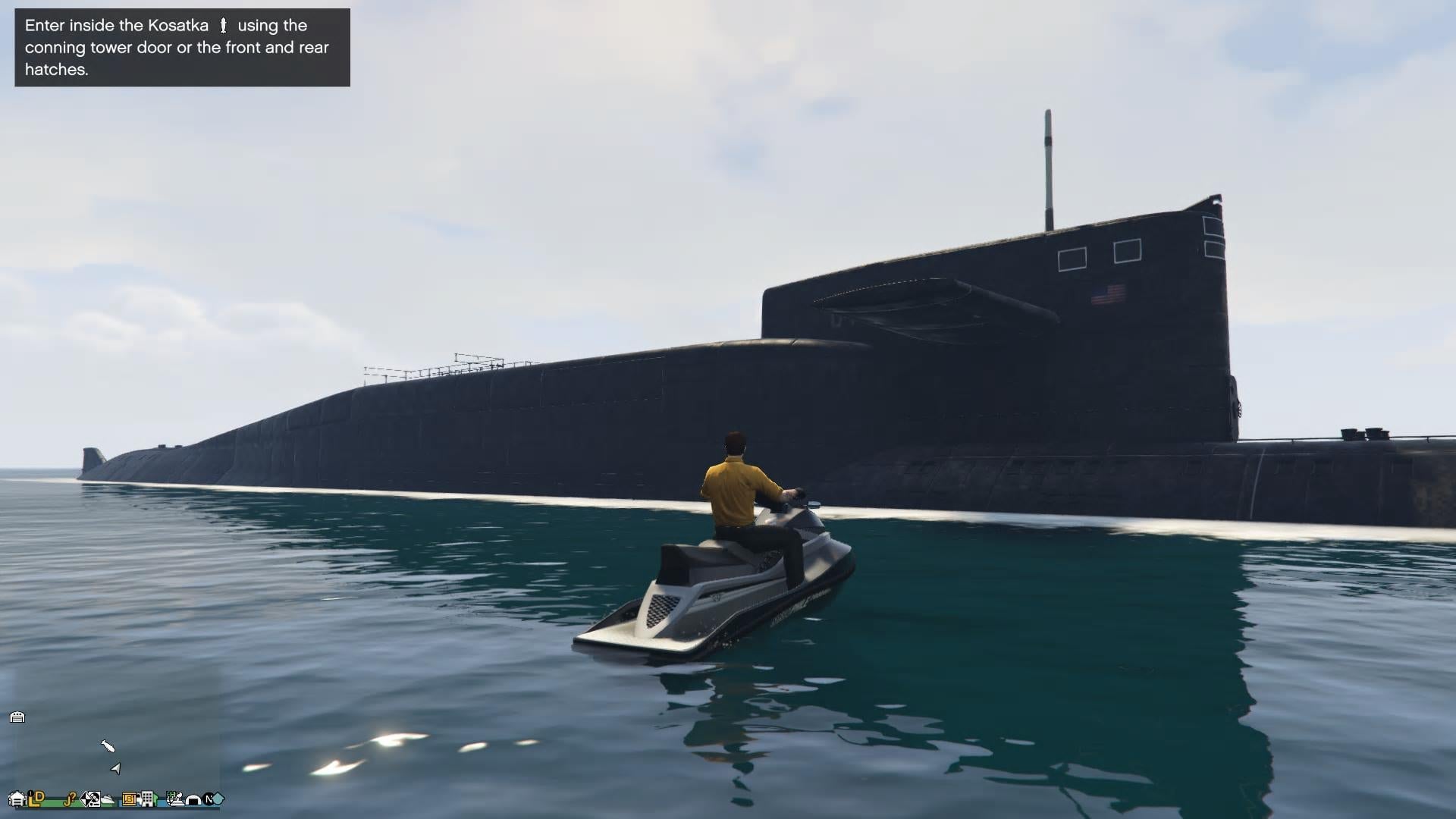This screenshot has height=819, width=1456.
Task: Click the player arrow marker on the minimap
Action: (x=115, y=768)
